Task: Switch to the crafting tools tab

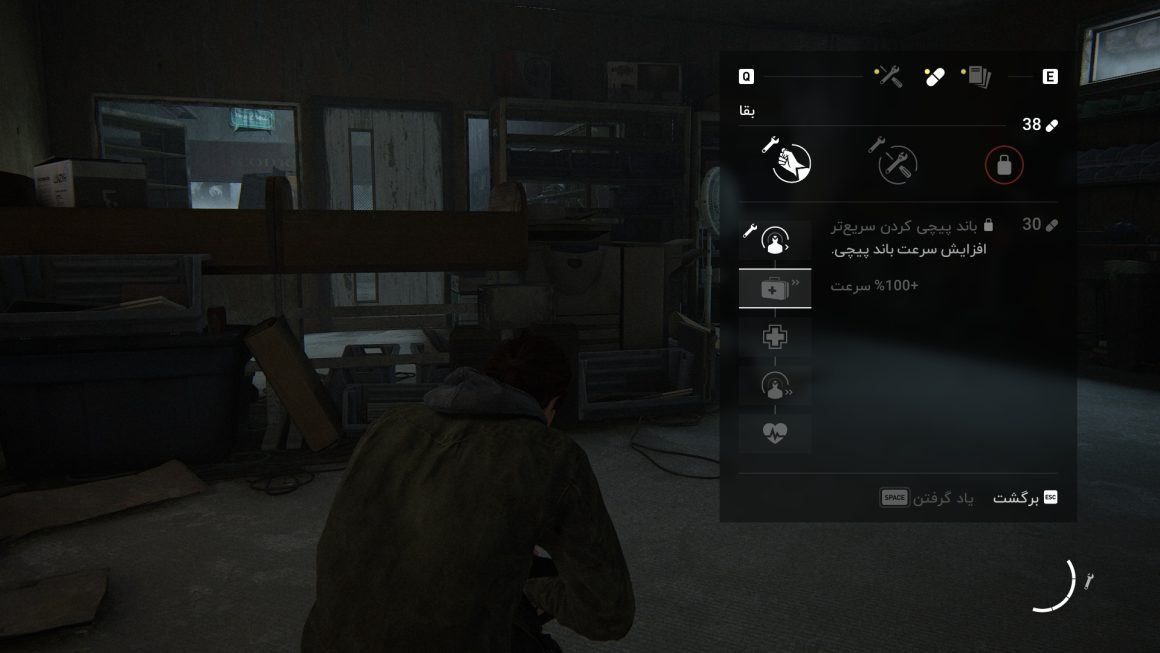Action: tap(888, 76)
